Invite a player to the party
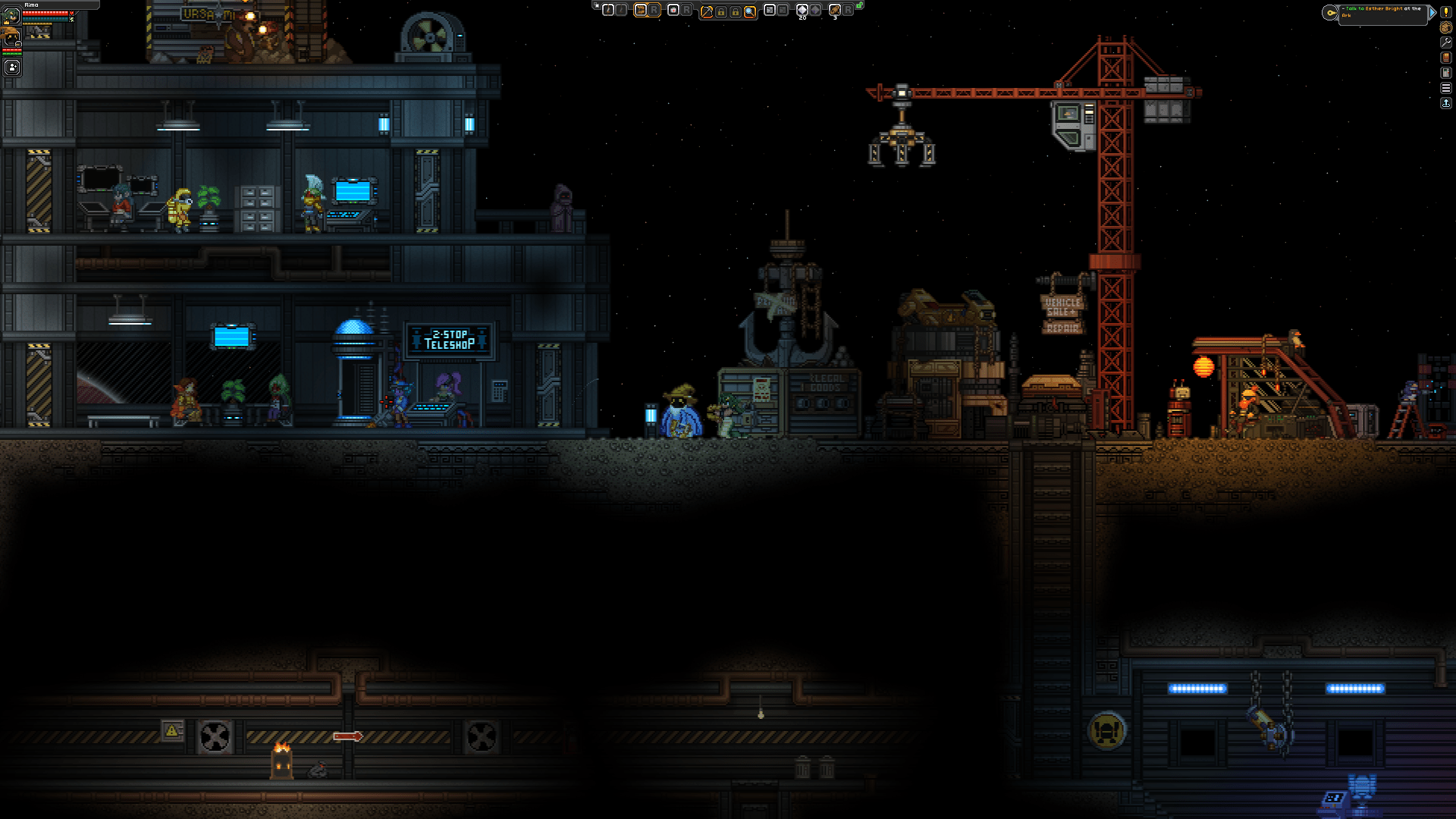The height and width of the screenshot is (819, 1456). tap(12, 67)
